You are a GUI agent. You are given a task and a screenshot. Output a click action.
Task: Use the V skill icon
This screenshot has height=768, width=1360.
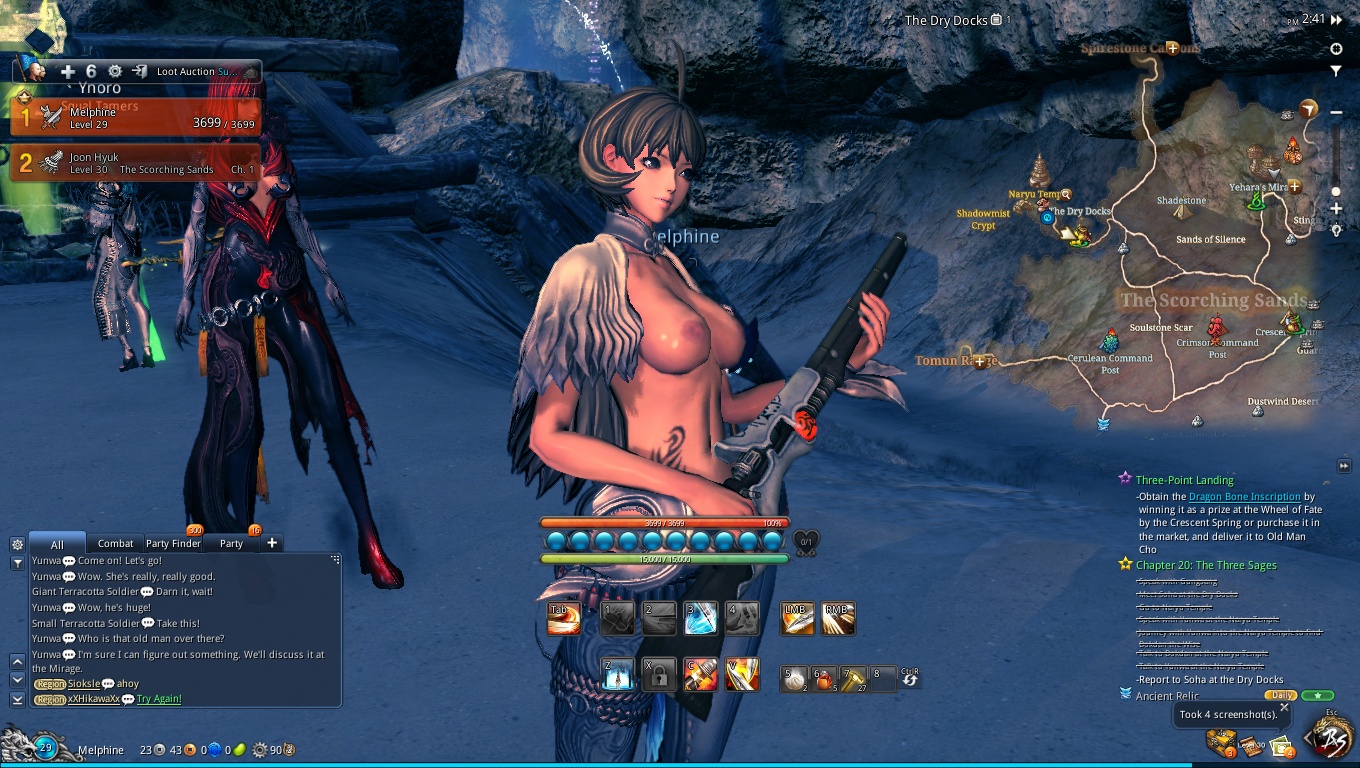742,675
